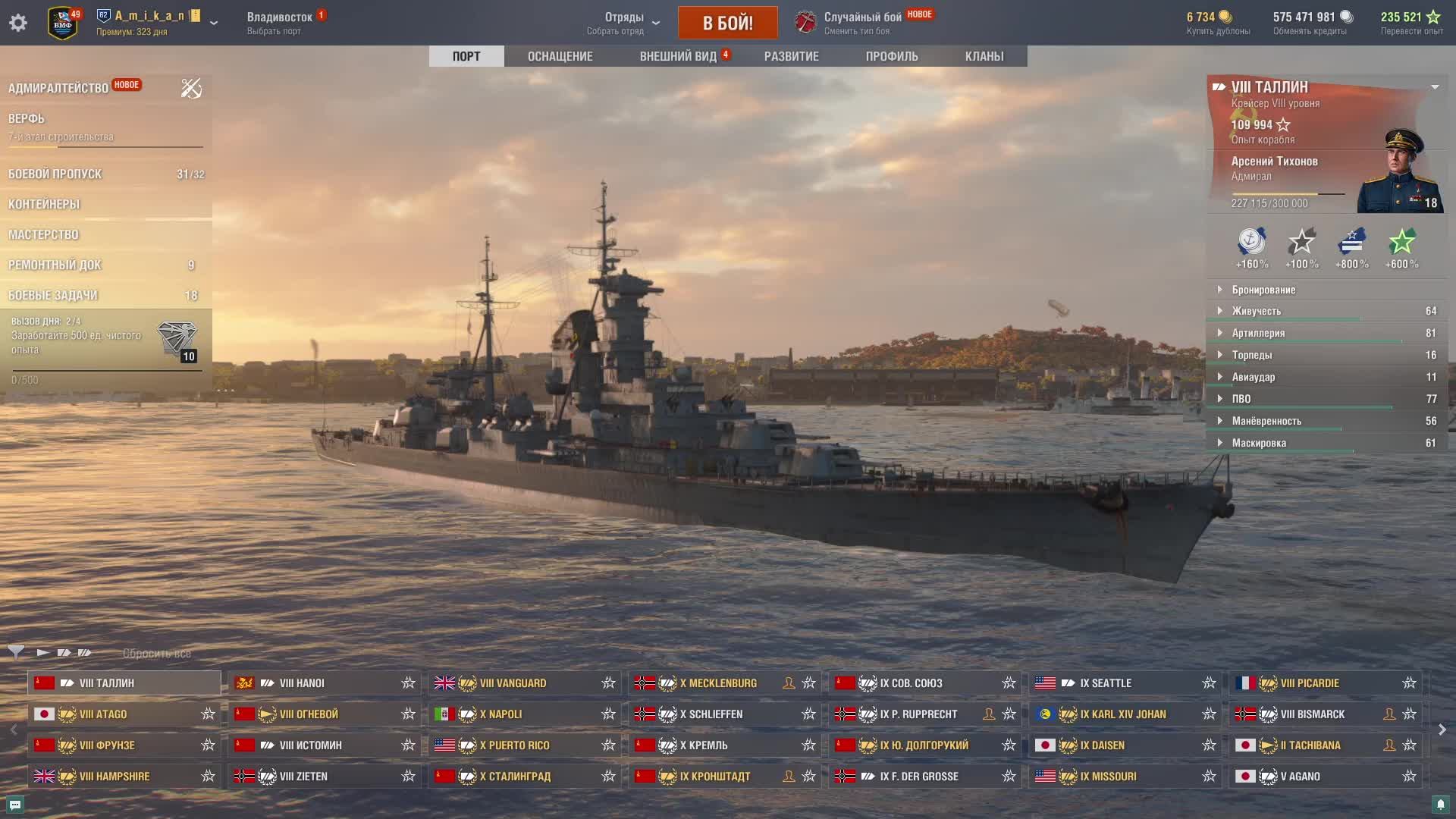Open the ship carousel filter funnel
Screen dimensions: 1456x819
point(16,652)
